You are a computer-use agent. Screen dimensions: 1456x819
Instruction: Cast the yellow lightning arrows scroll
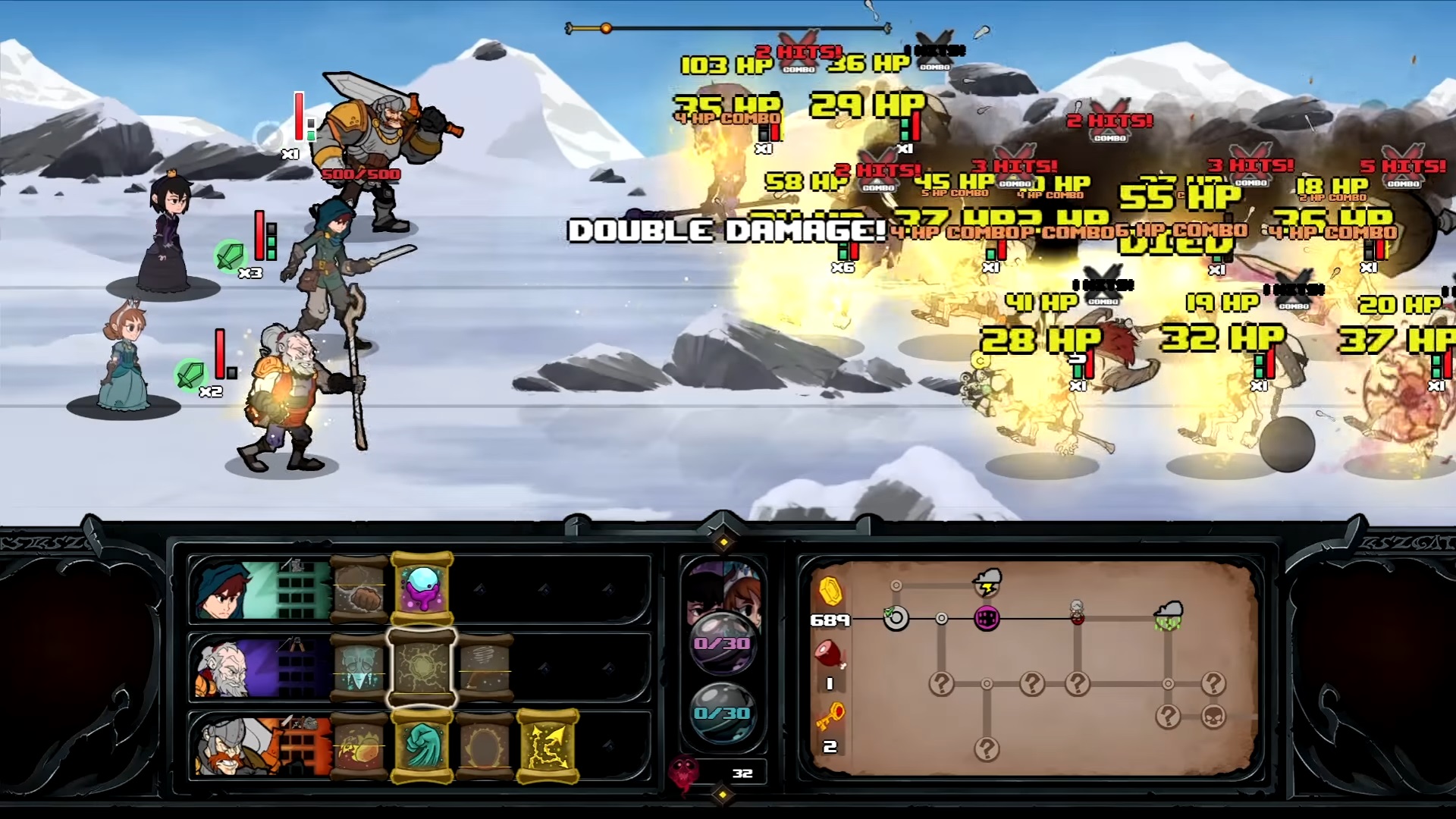(x=548, y=747)
